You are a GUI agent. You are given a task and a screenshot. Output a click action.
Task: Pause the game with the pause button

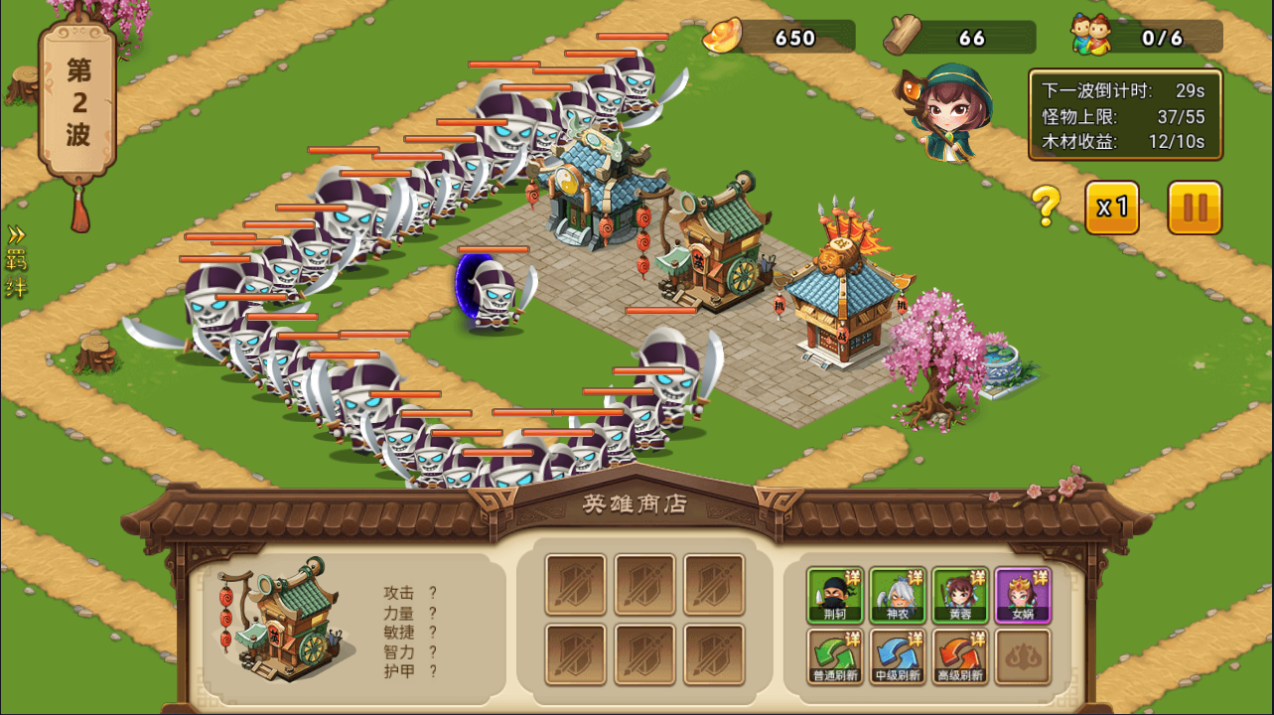[x=1194, y=208]
